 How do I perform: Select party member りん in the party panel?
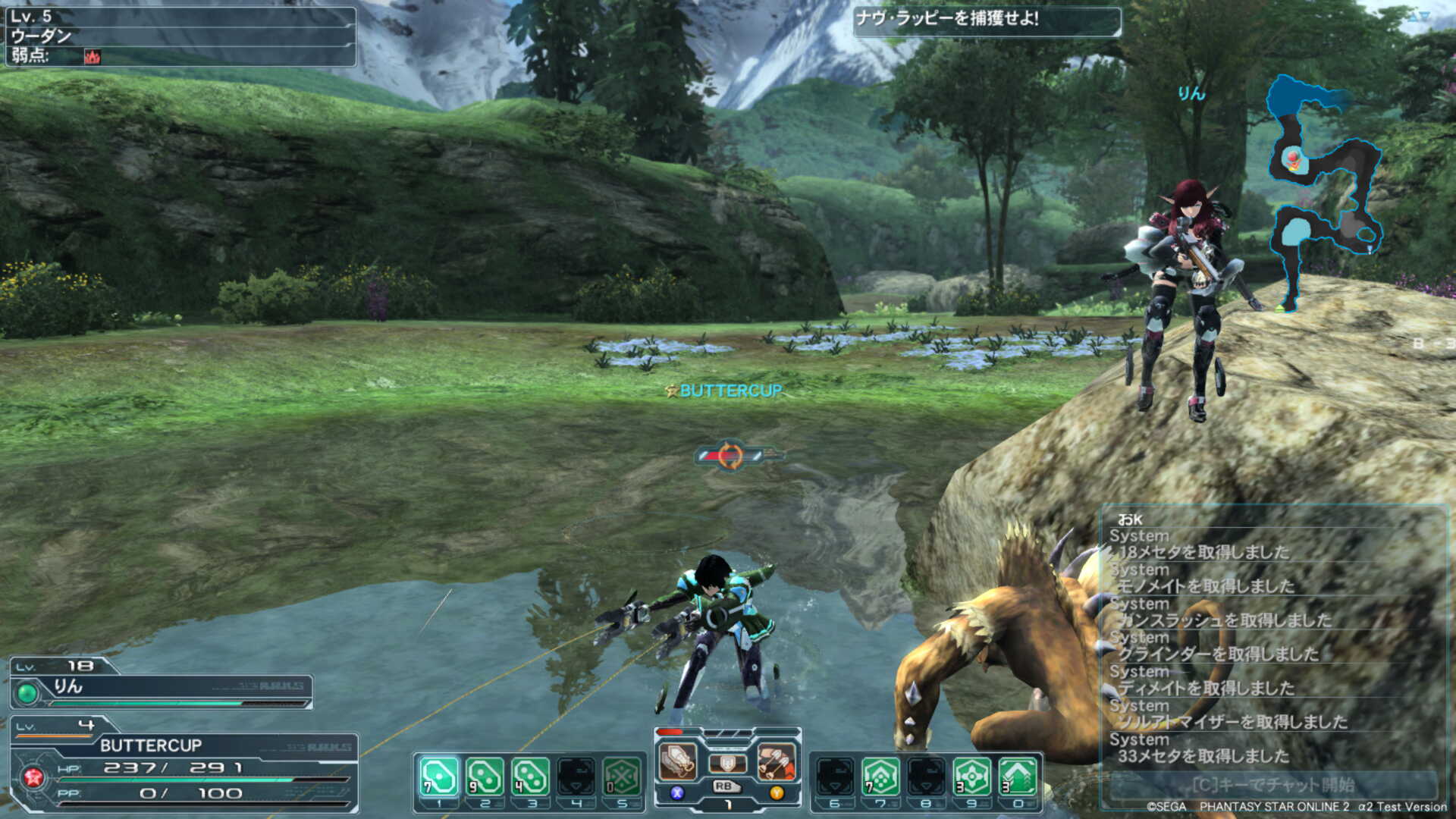tap(161, 687)
